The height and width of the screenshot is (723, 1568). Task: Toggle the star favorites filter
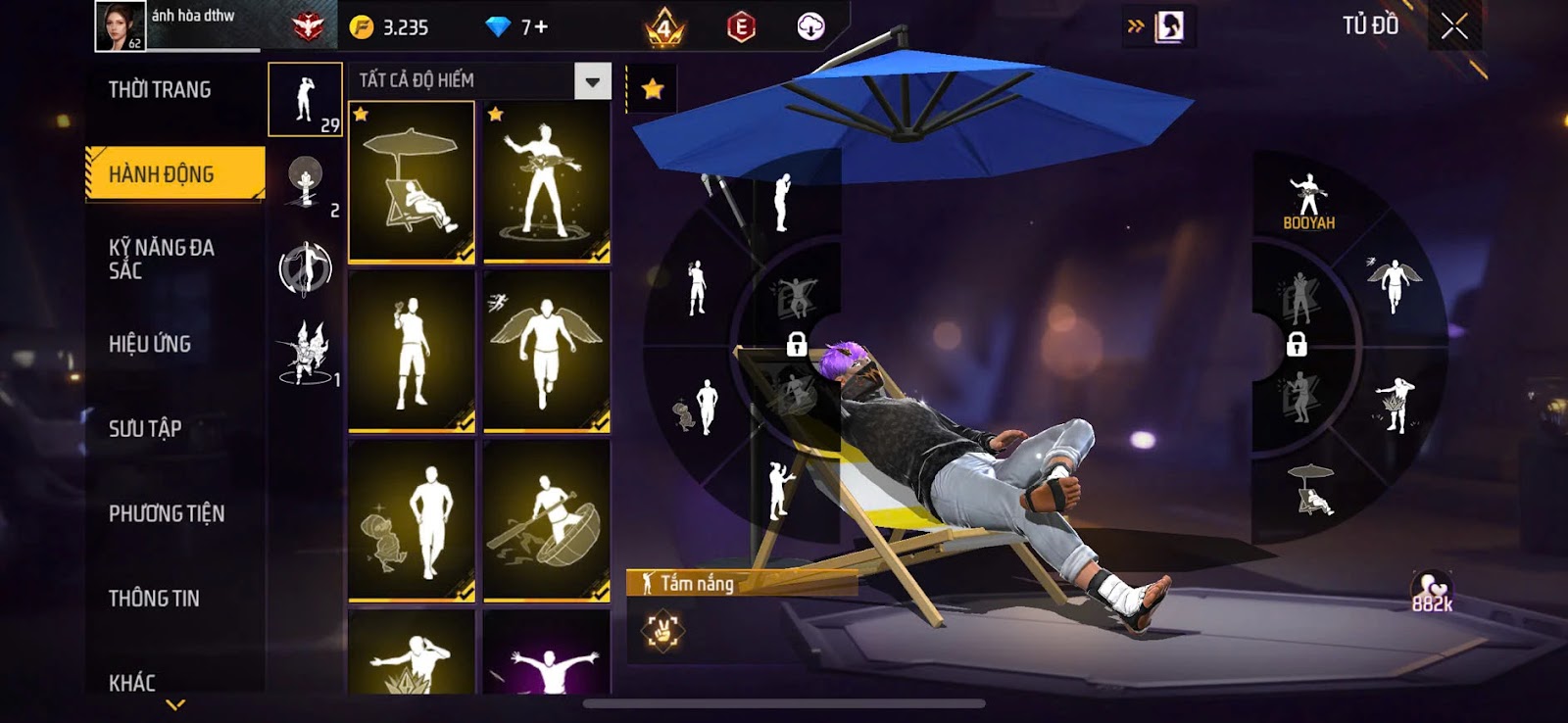[652, 90]
